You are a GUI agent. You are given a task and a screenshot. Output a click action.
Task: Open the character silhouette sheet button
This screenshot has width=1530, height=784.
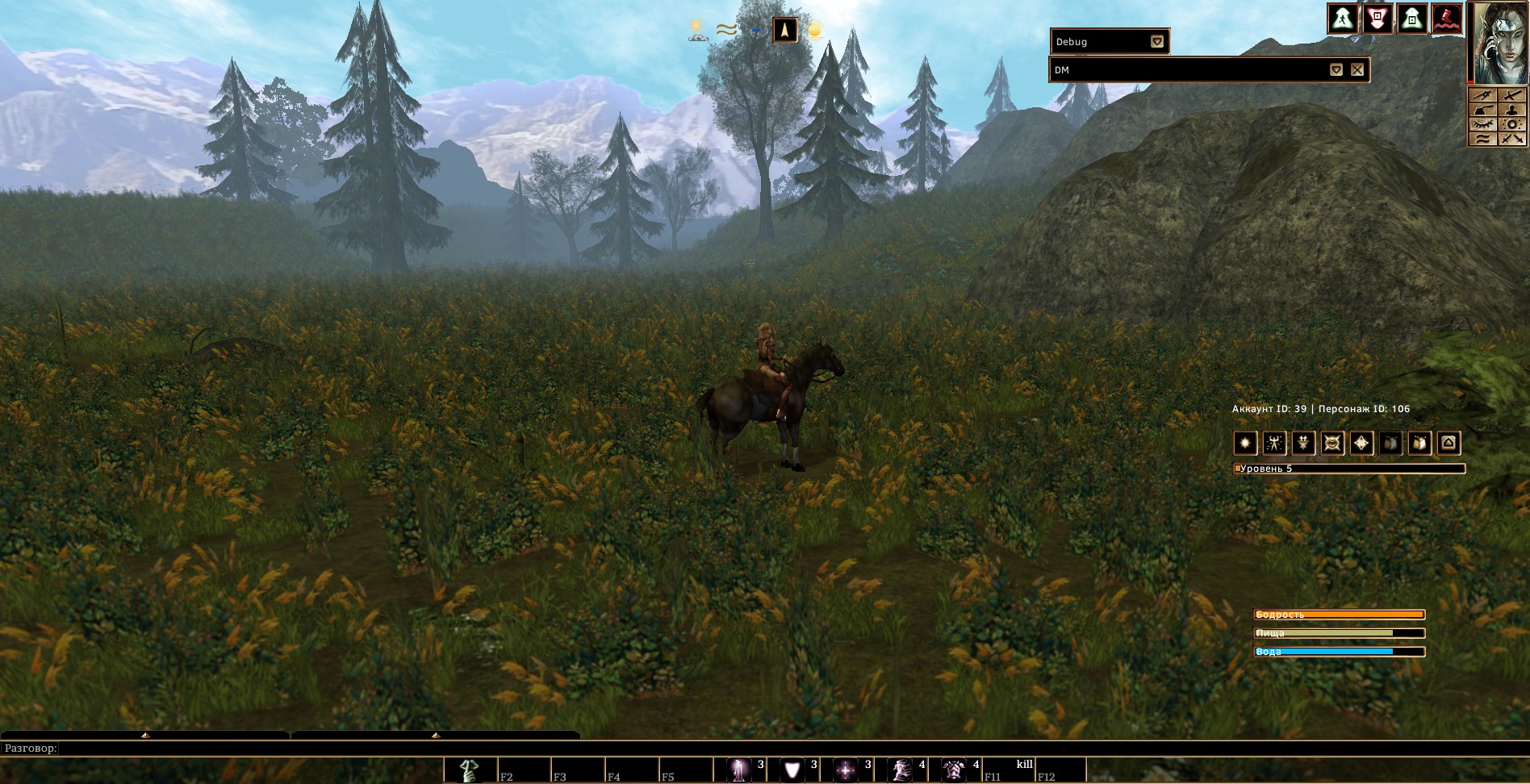tap(1511, 110)
